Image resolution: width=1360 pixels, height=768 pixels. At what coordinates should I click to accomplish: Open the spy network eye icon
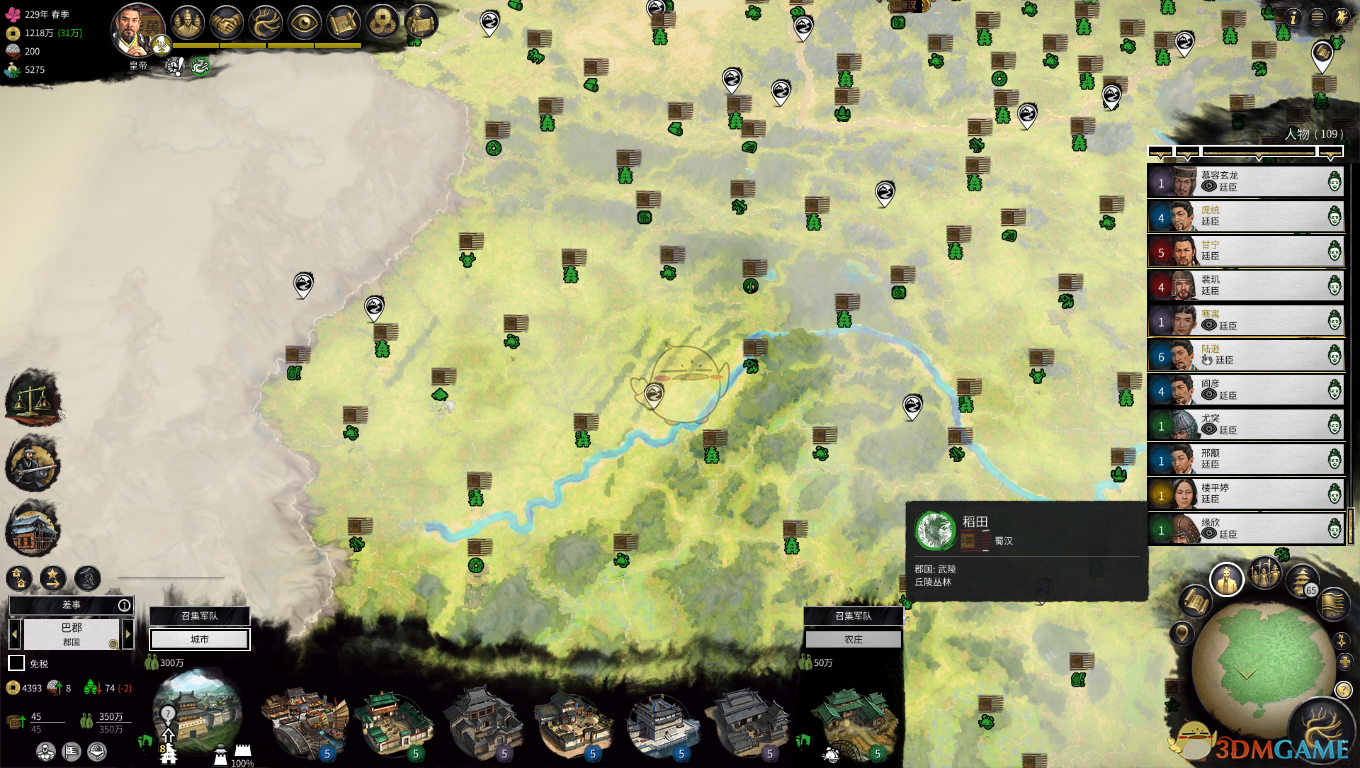click(305, 23)
